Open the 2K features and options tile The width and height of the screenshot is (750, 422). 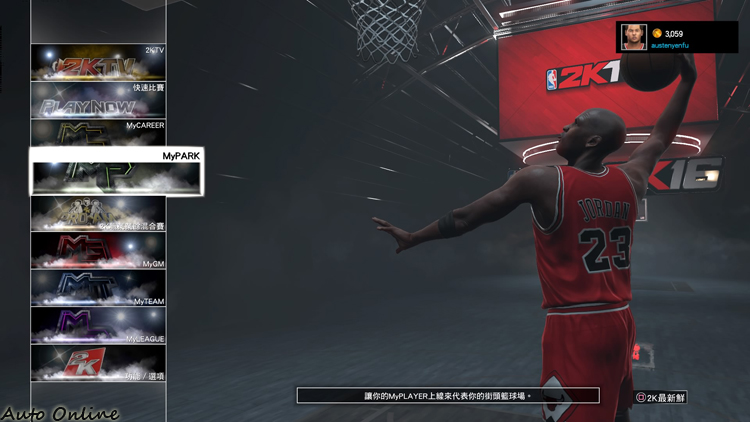98,363
